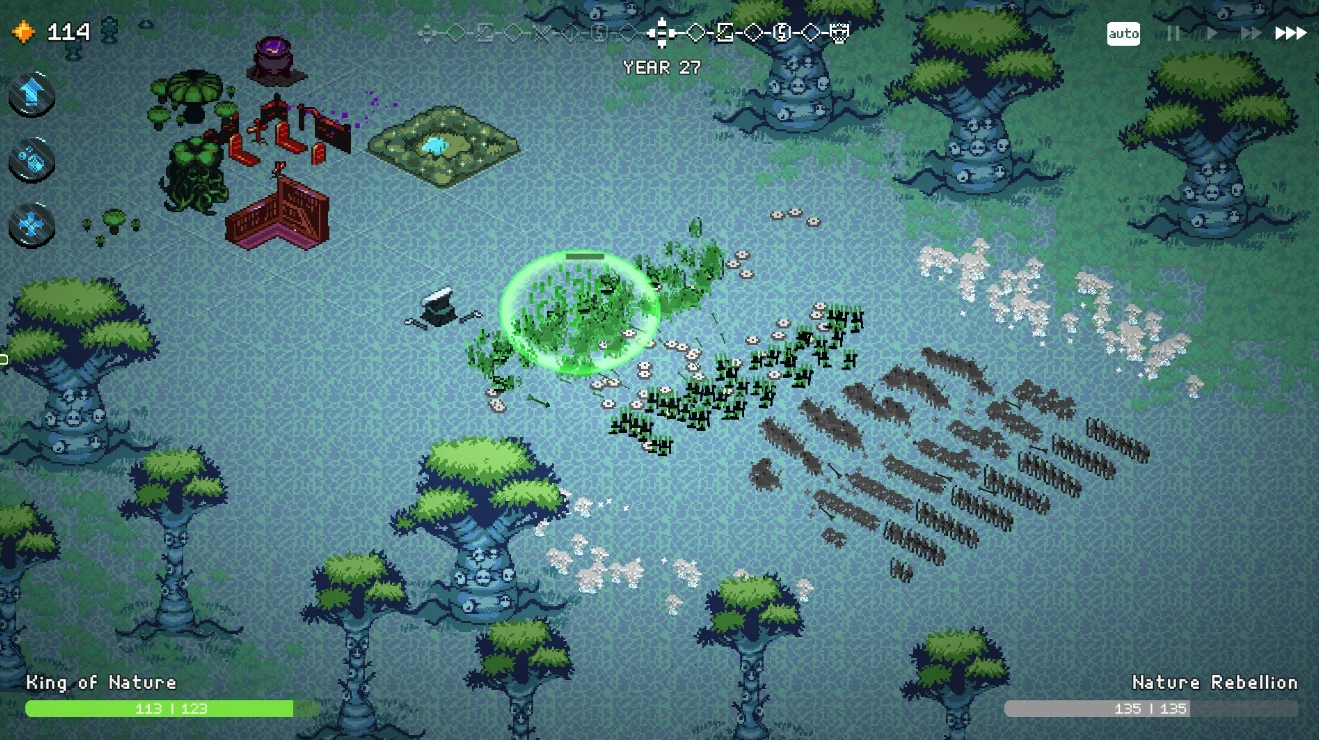Activate the blue four-point cross ability

(x=31, y=225)
